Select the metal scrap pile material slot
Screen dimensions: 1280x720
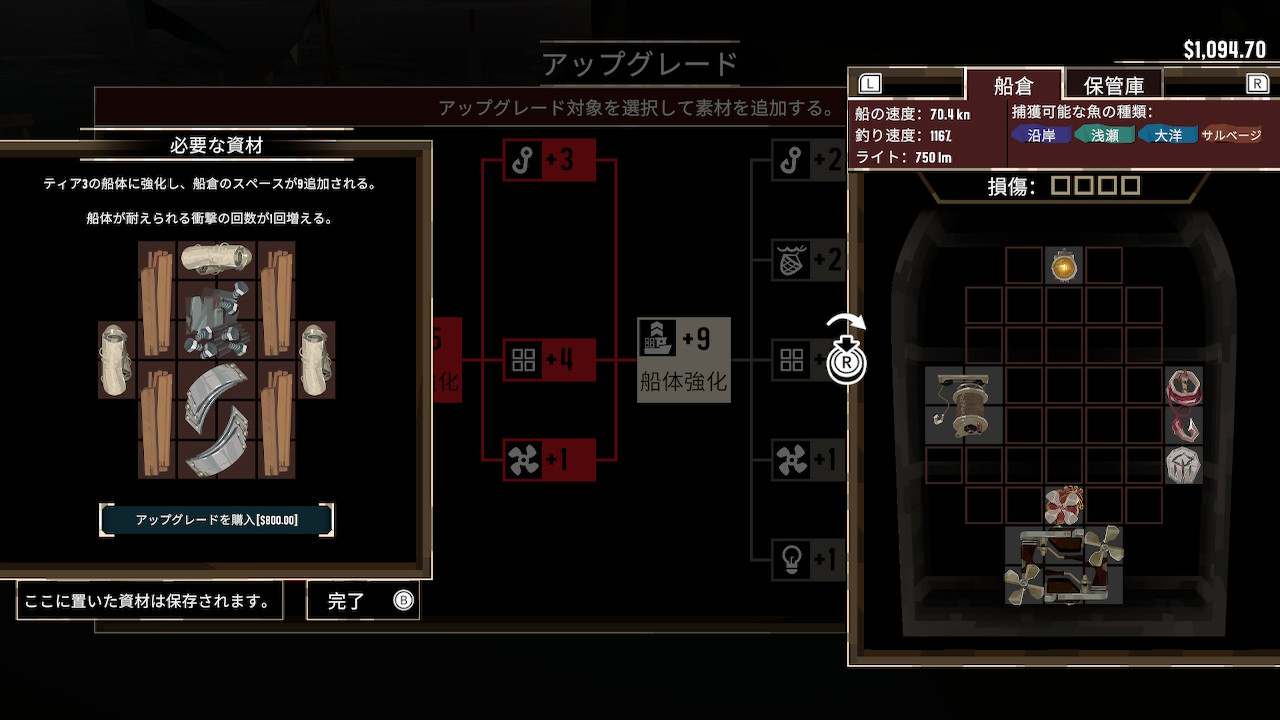[217, 320]
